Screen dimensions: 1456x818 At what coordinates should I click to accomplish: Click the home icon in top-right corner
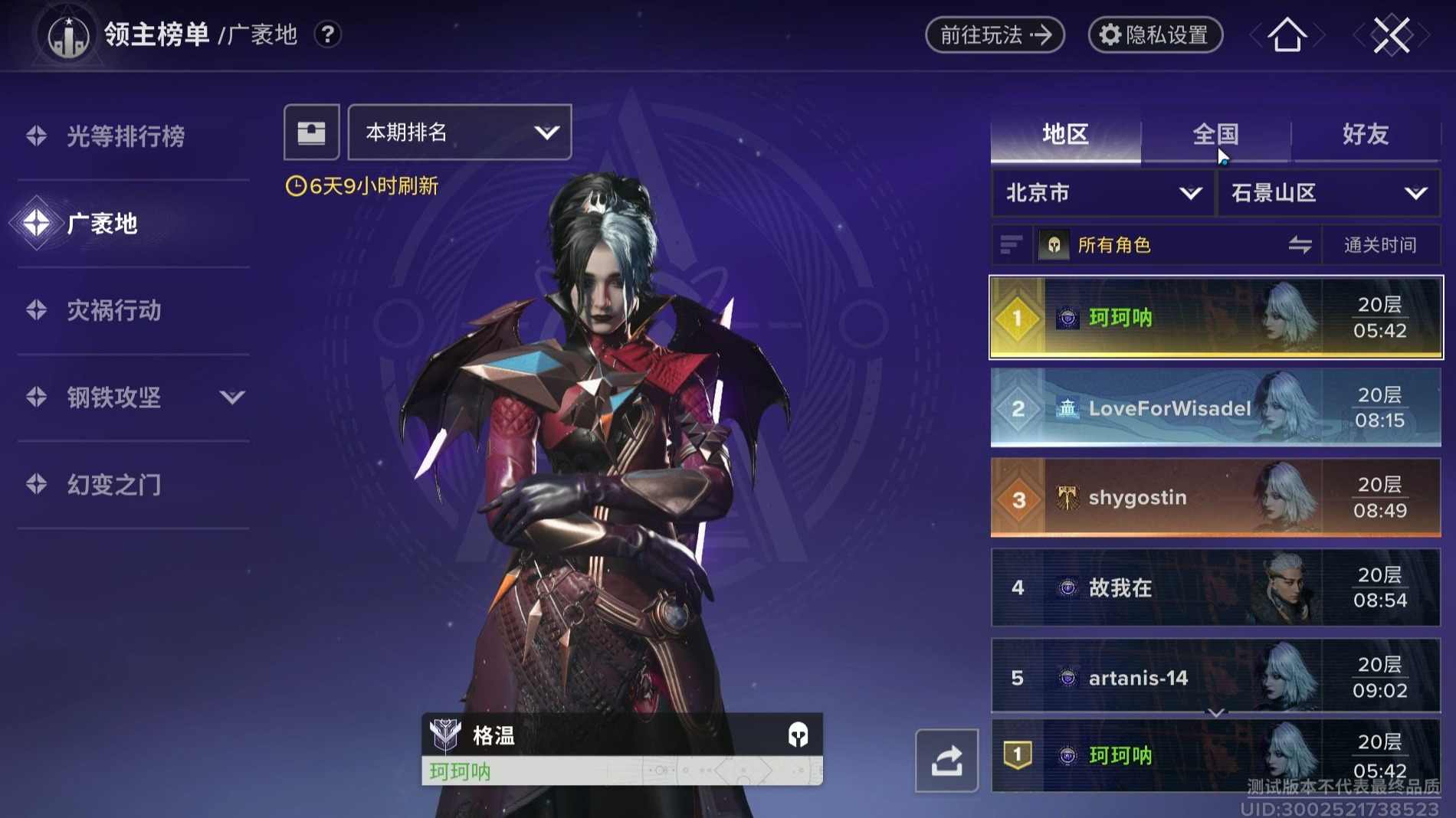[x=1287, y=34]
